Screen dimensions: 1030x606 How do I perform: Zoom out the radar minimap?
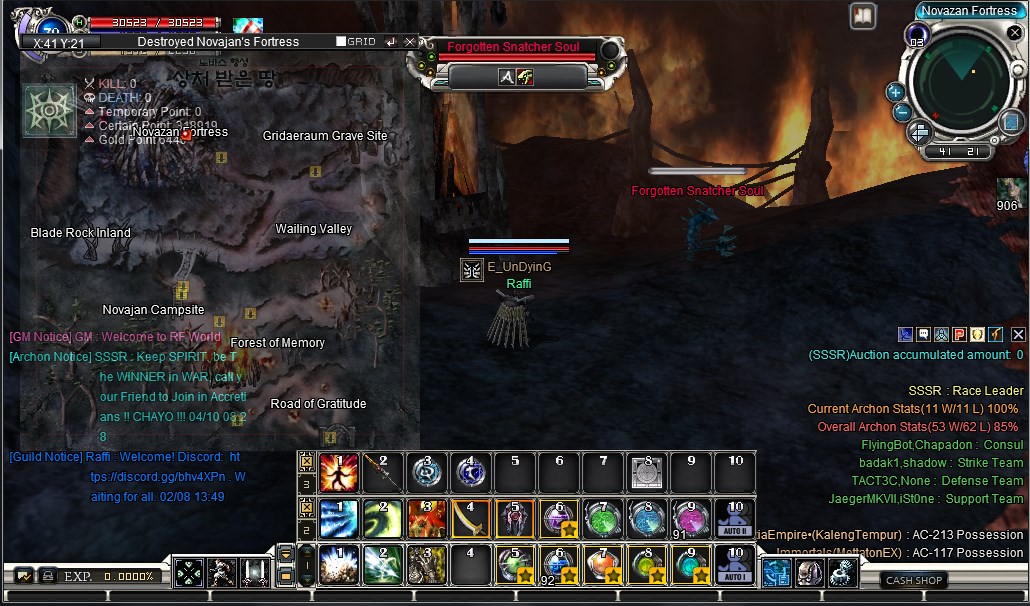pyautogui.click(x=901, y=112)
